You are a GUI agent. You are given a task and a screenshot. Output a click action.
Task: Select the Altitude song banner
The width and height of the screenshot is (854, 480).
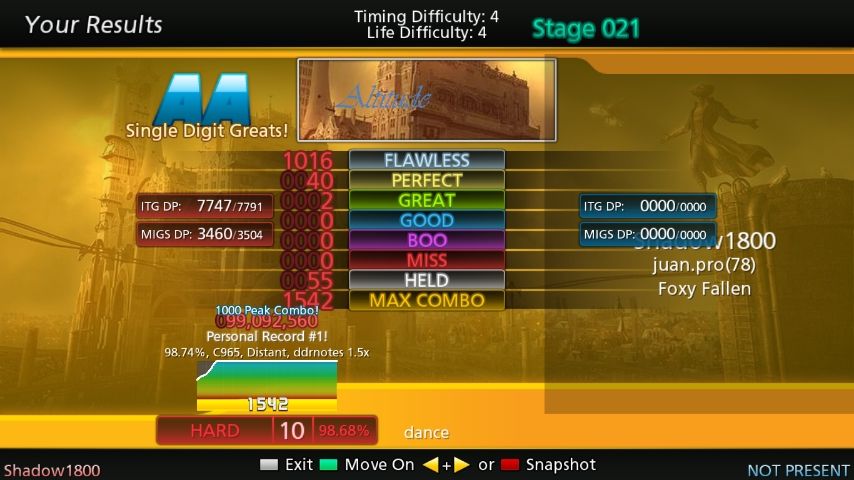click(x=426, y=99)
